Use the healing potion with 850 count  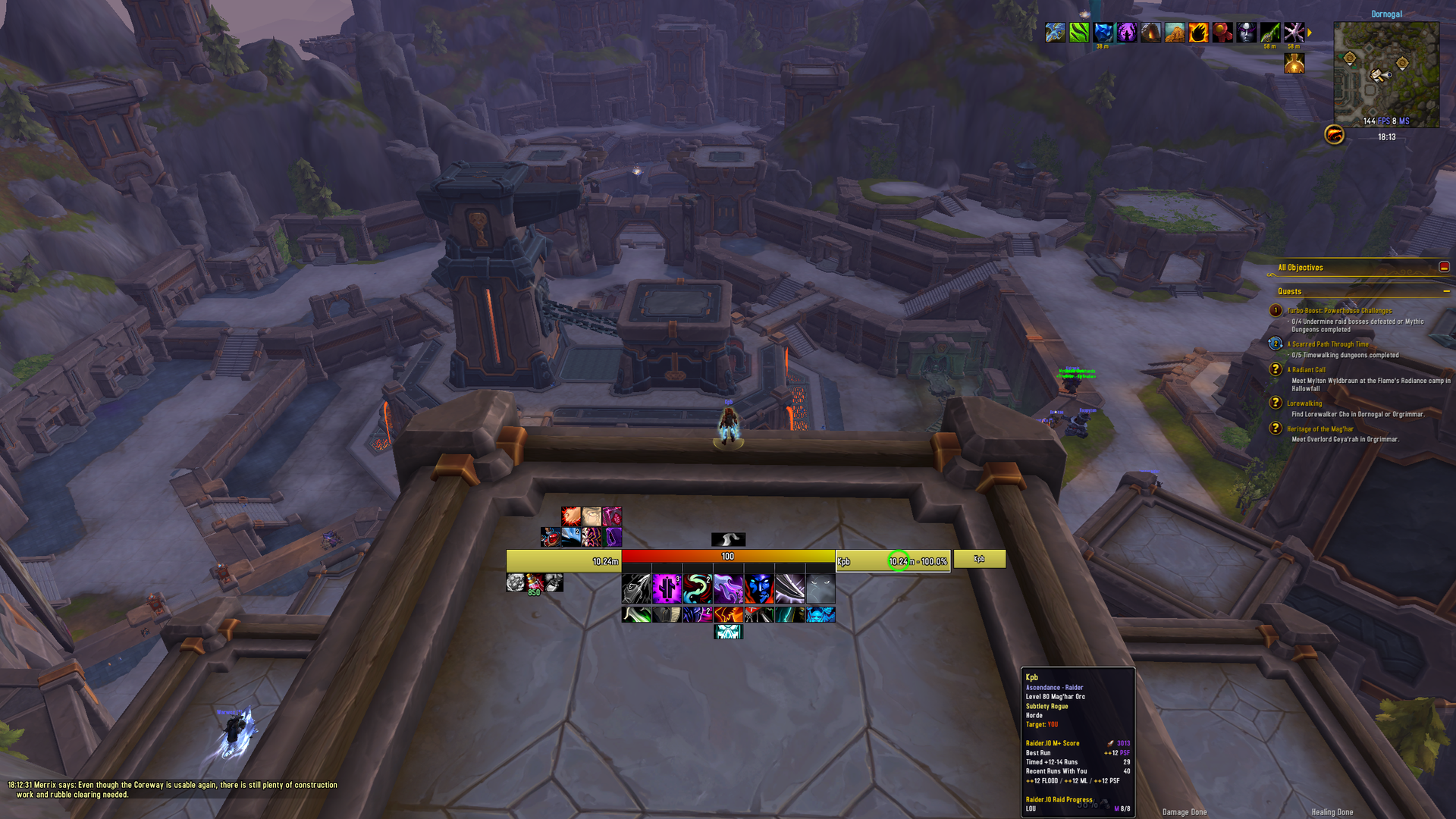click(535, 582)
